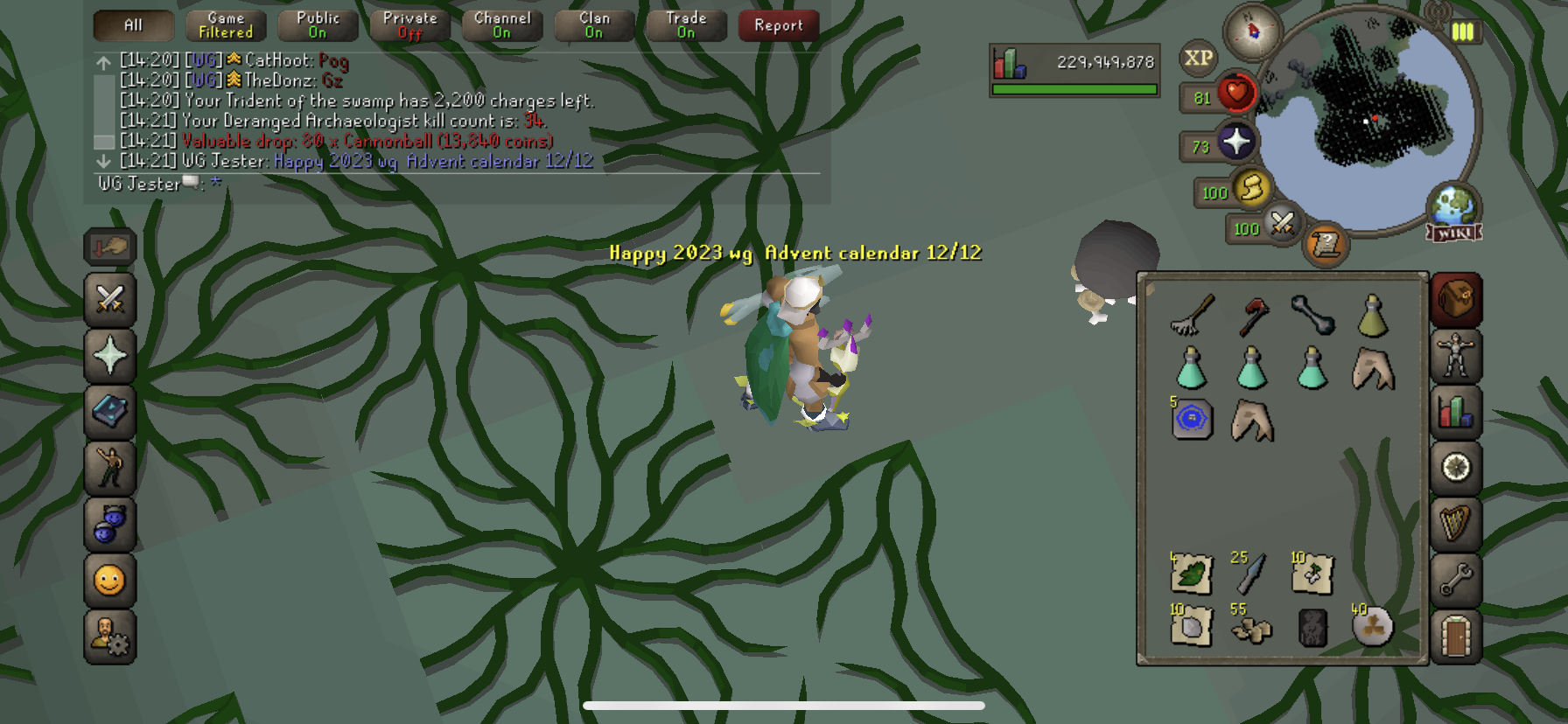Toggle run with the energy orb
Image resolution: width=1568 pixels, height=724 pixels.
point(1250,188)
